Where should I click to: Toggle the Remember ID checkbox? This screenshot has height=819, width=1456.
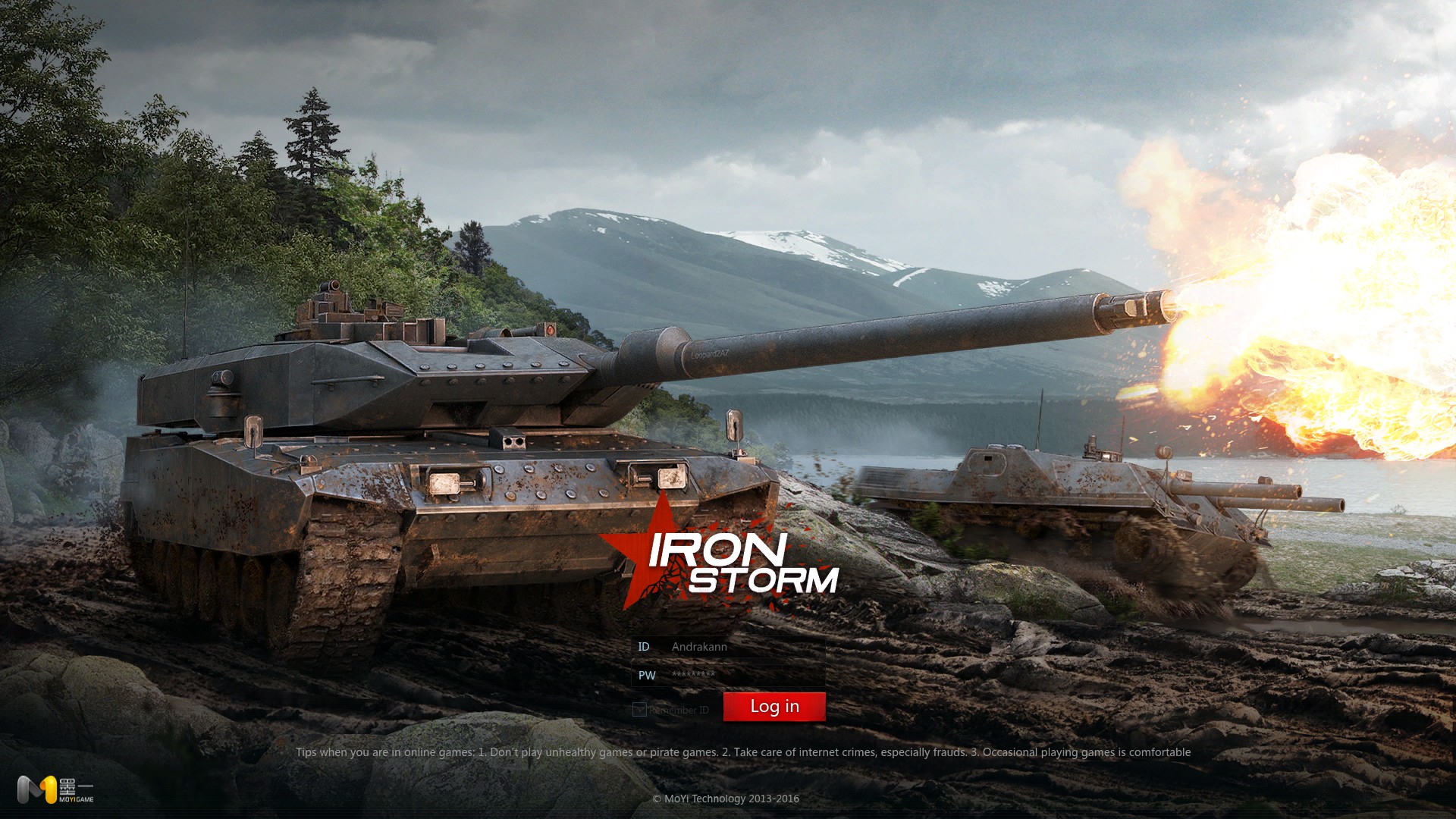point(639,710)
